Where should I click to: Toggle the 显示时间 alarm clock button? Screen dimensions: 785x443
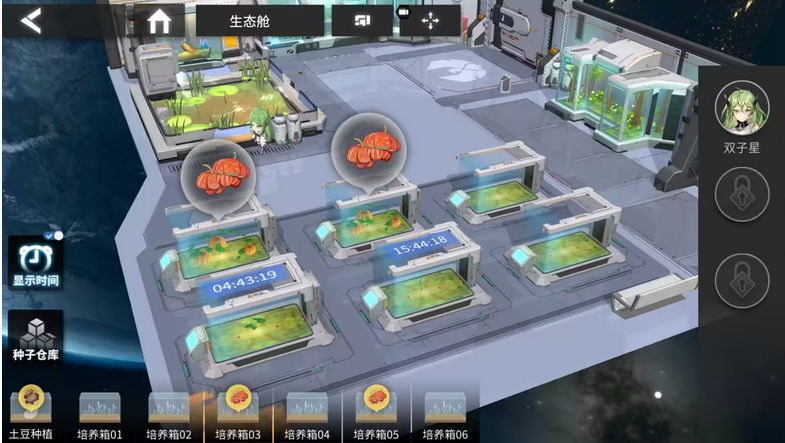click(x=35, y=263)
